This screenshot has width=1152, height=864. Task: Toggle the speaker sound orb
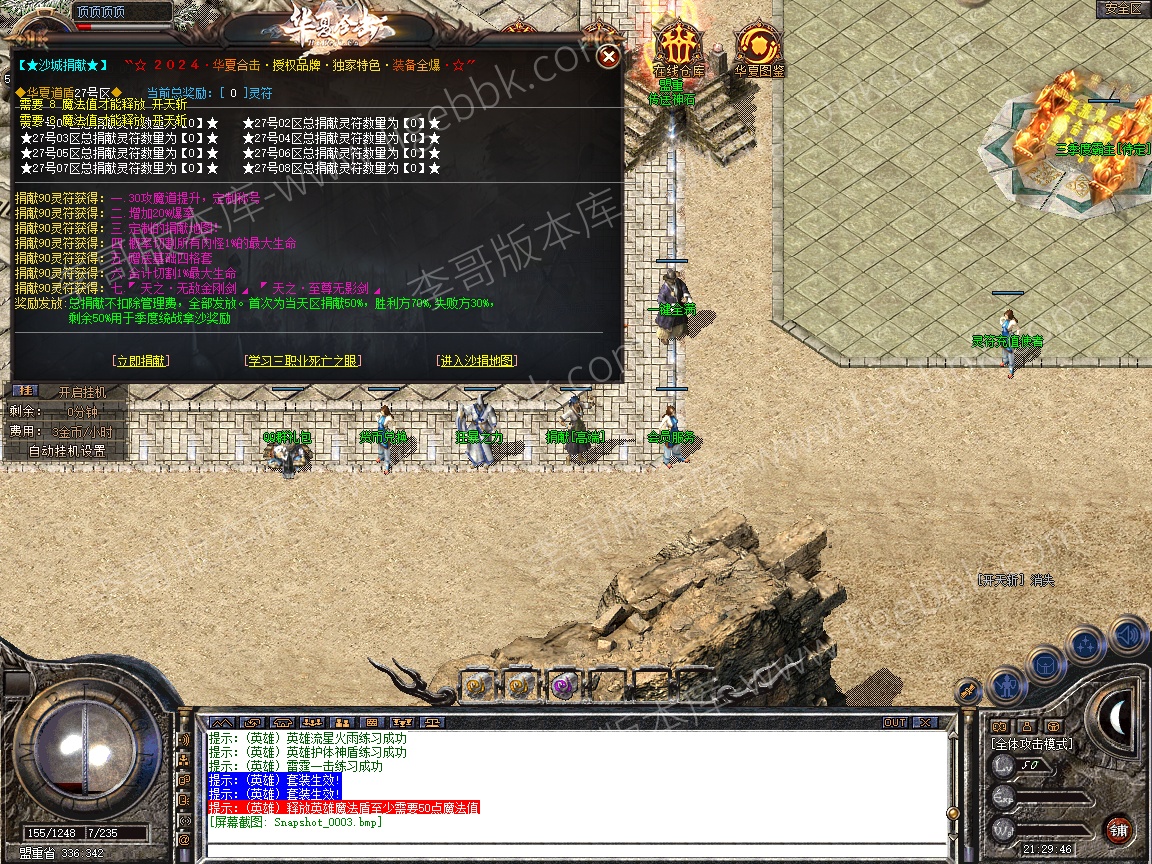tap(1127, 635)
